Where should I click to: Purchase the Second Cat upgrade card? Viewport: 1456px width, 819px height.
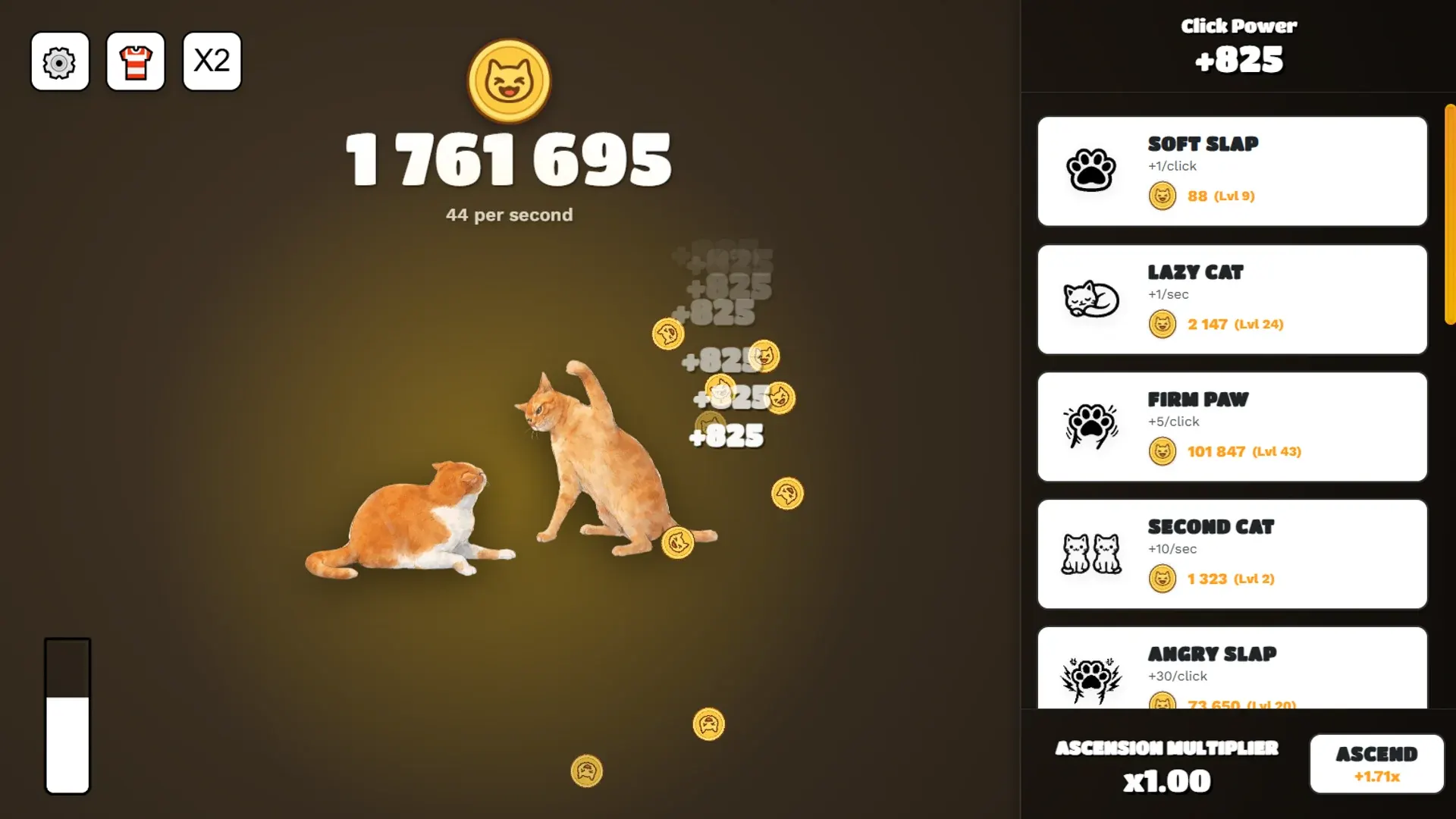click(1232, 554)
